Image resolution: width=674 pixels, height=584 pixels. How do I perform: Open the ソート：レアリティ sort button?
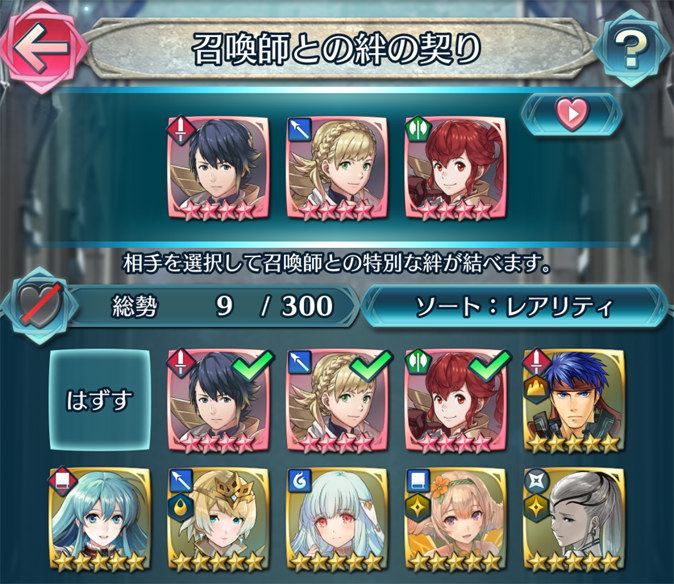click(x=514, y=304)
